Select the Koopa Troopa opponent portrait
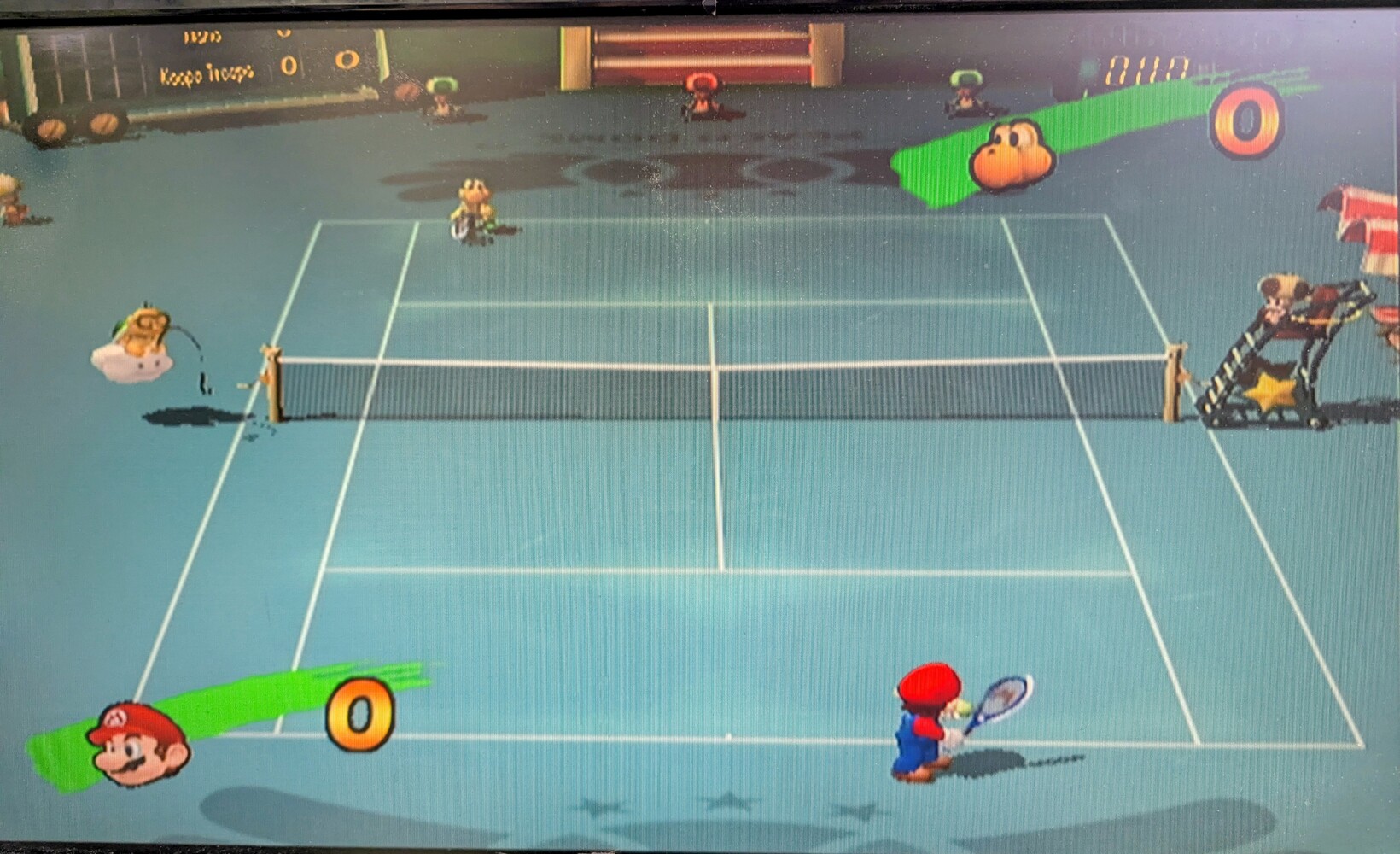 [1012, 155]
